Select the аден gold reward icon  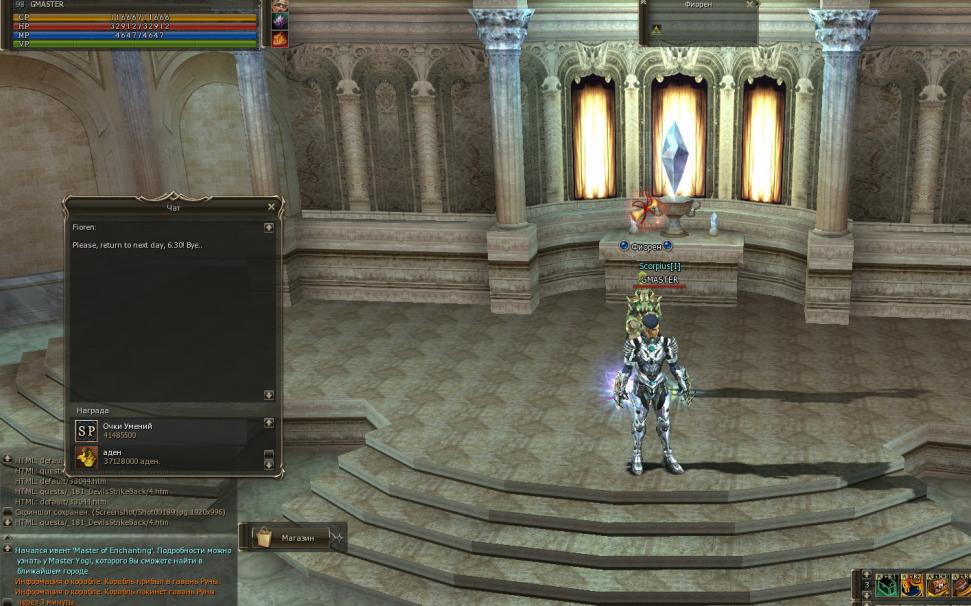pos(87,457)
